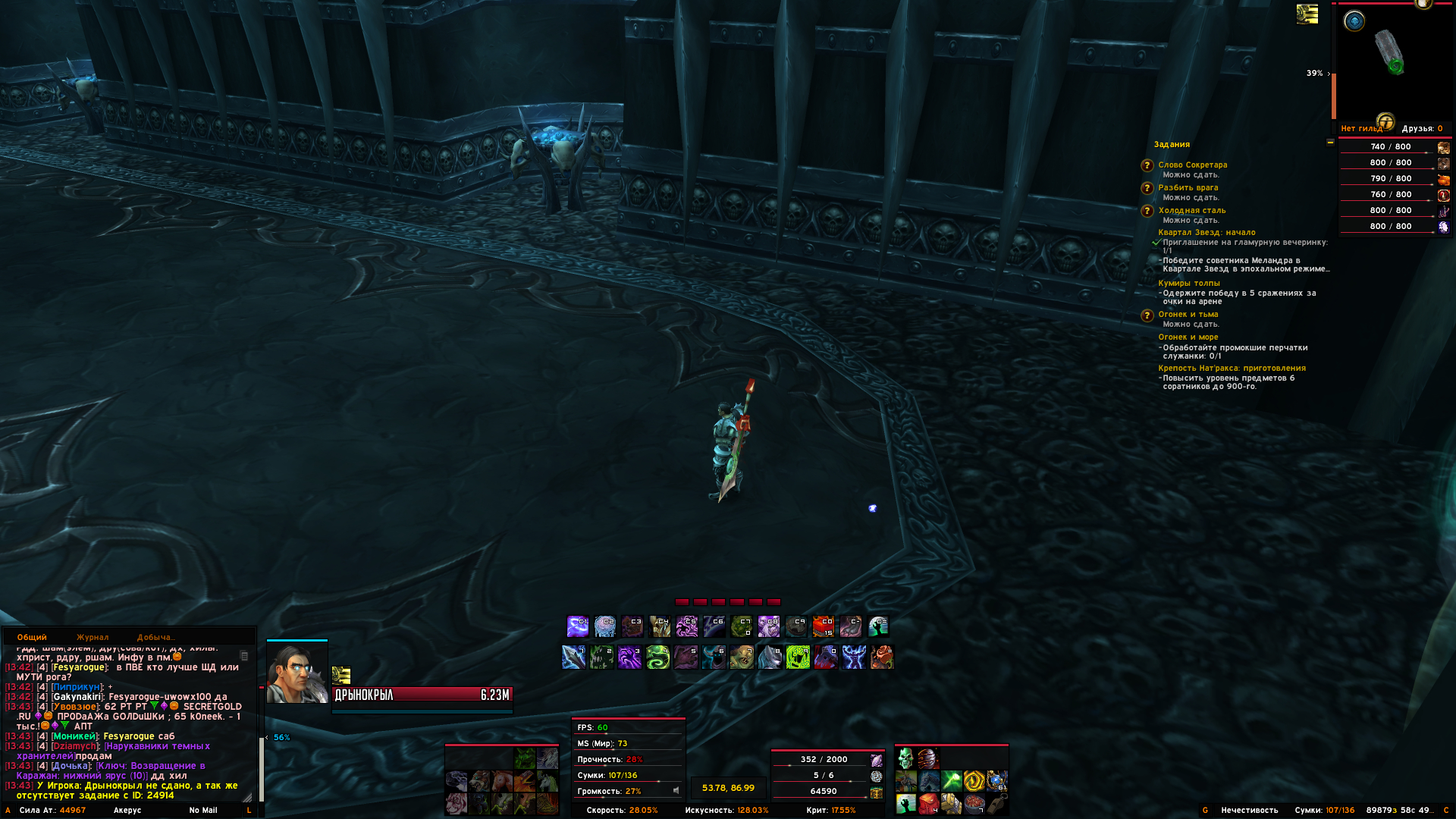Cast the abomination ability on key 7
Image resolution: width=1456 pixels, height=819 pixels.
(x=742, y=657)
